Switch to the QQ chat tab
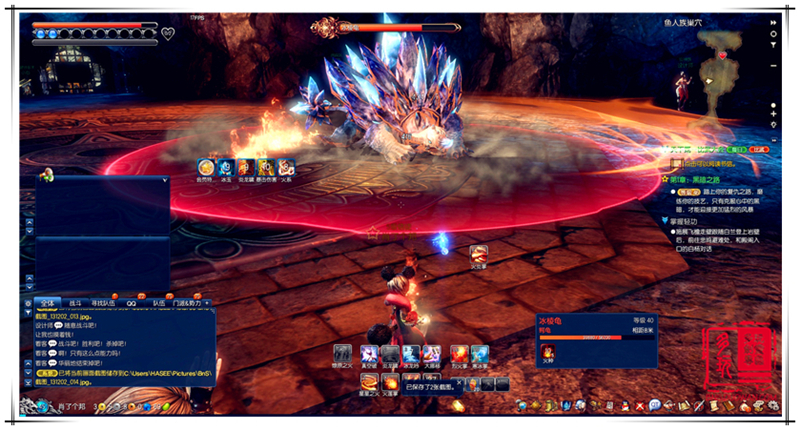The height and width of the screenshot is (430, 800). point(131,302)
